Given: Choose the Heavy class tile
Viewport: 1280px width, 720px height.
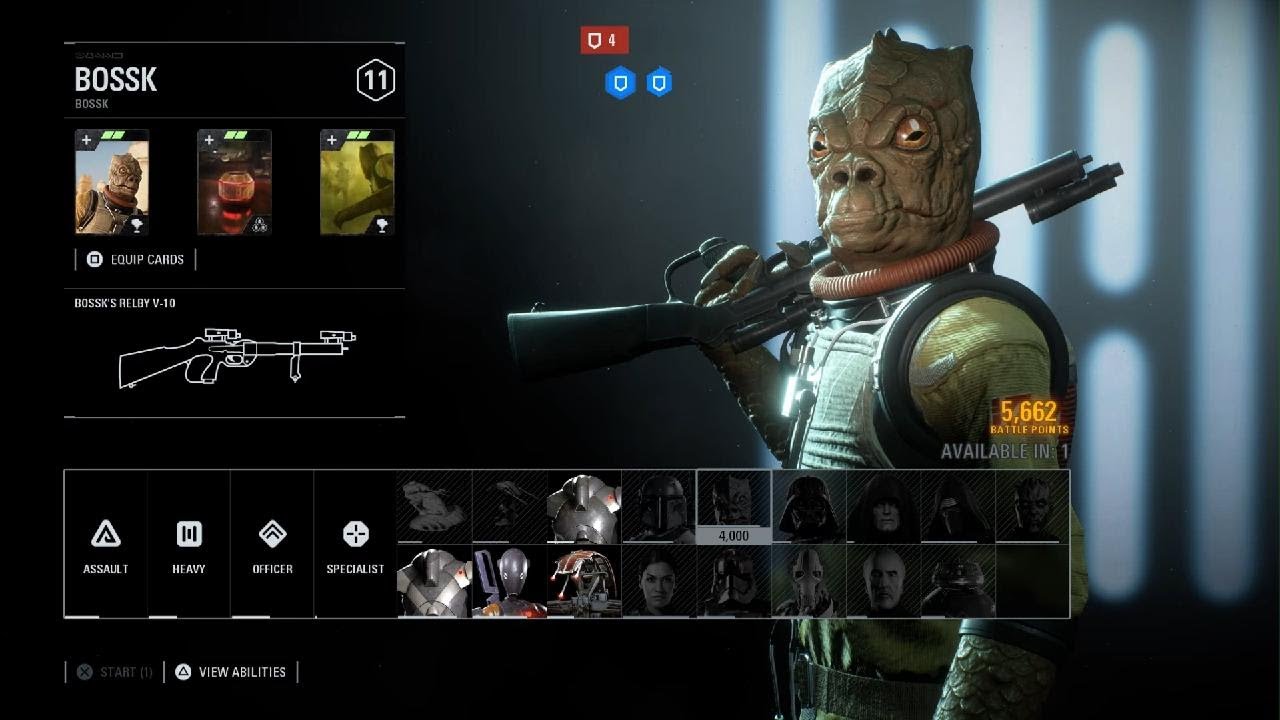Looking at the screenshot, I should [189, 544].
